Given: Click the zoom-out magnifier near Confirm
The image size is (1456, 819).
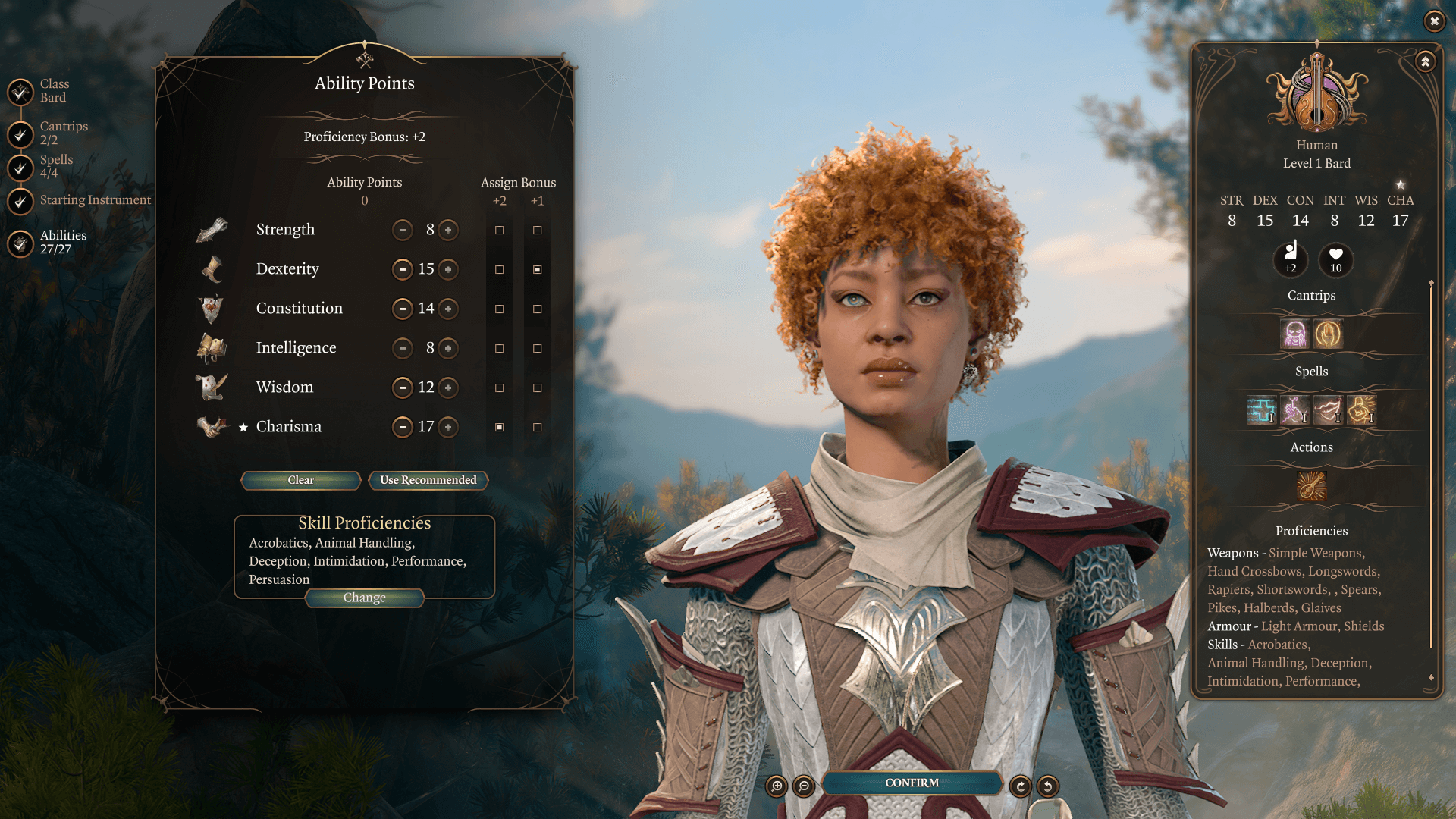Looking at the screenshot, I should click(x=803, y=786).
